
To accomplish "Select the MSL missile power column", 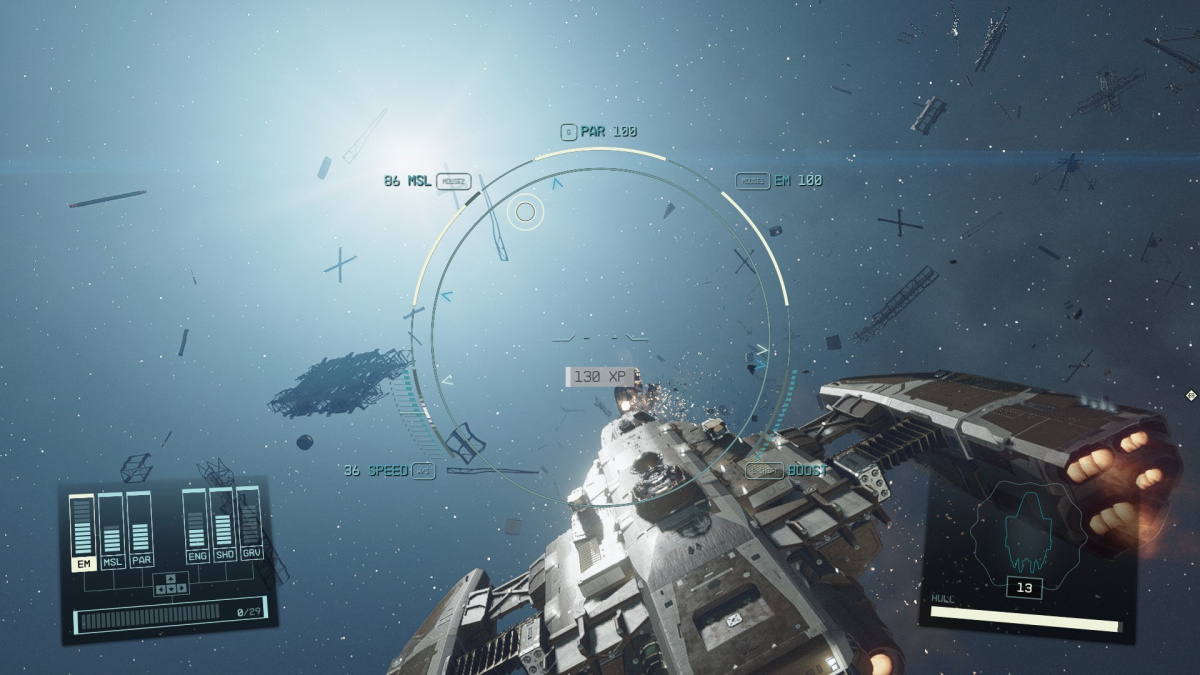I will pos(111,530).
